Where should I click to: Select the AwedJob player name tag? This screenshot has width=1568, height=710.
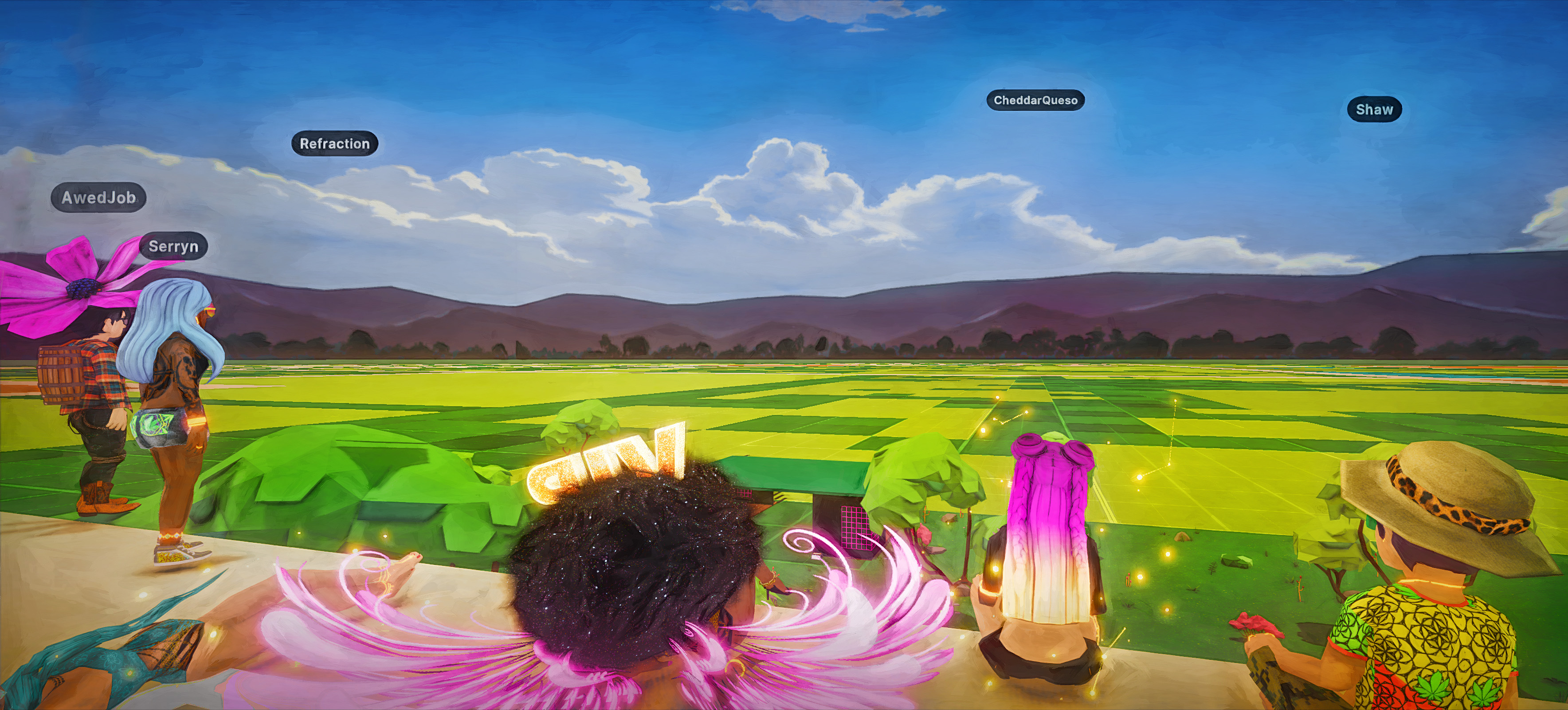coord(98,197)
